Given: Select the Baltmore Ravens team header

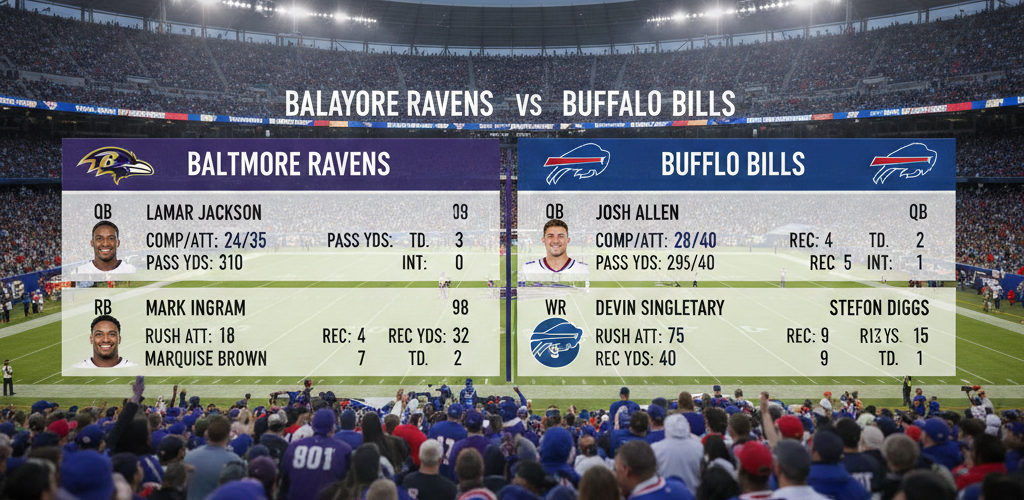Looking at the screenshot, I should pyautogui.click(x=288, y=163).
